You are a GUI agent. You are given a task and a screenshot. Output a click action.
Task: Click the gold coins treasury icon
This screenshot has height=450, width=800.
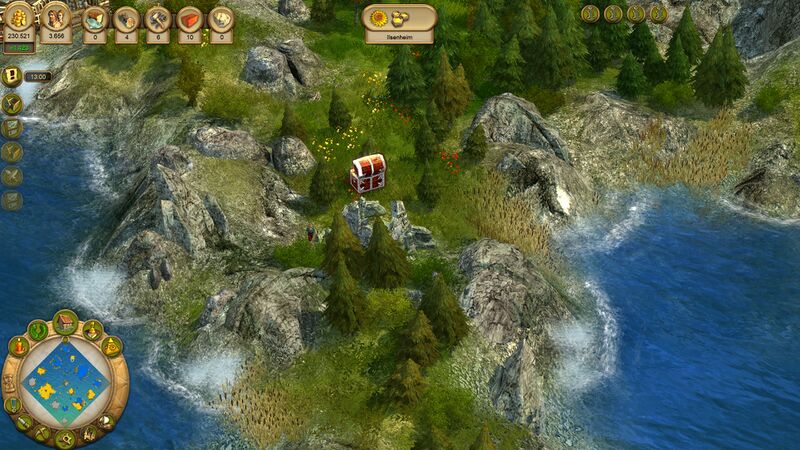coord(19,17)
